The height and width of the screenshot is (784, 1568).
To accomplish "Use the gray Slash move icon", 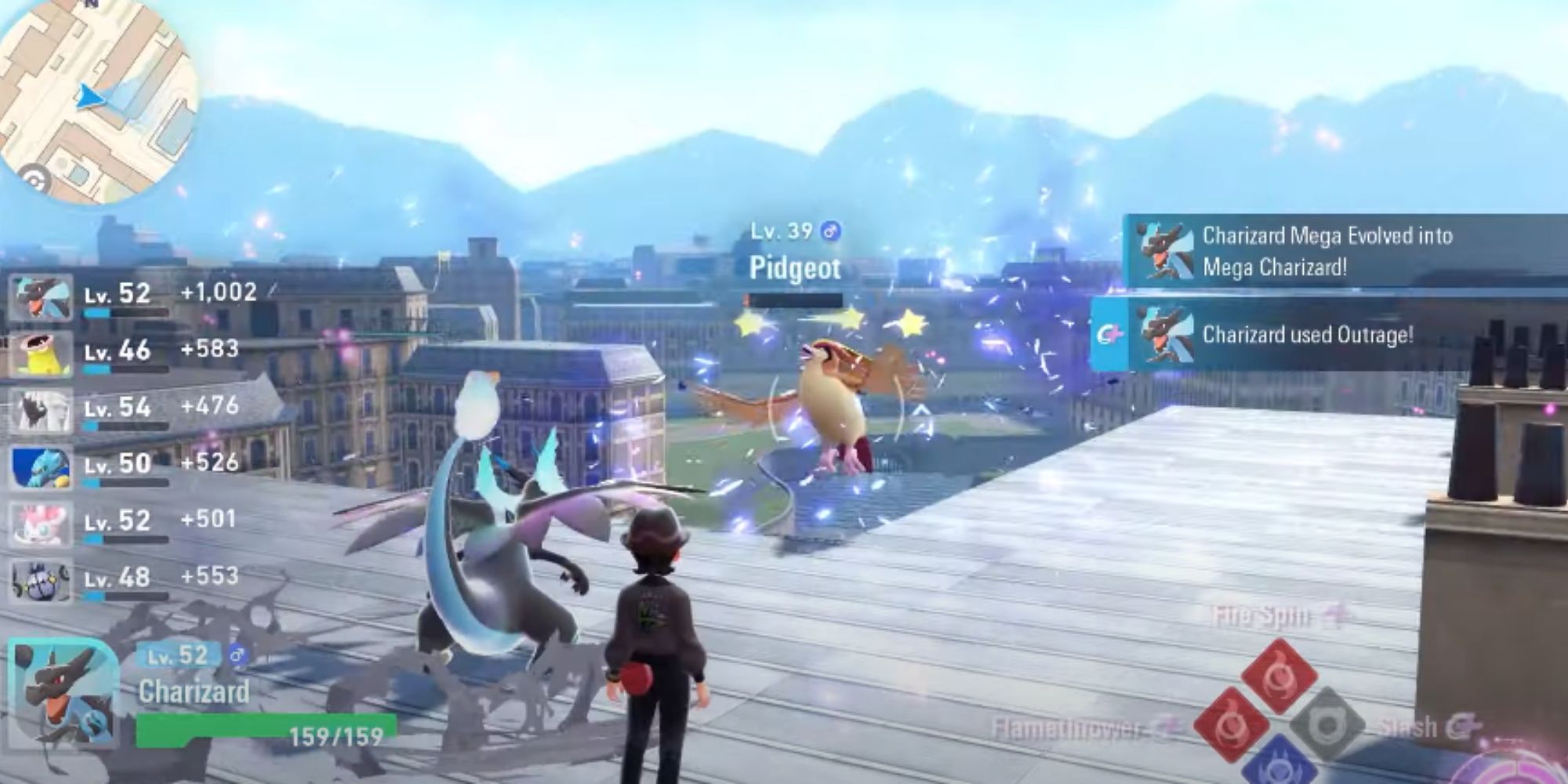I will pyautogui.click(x=1327, y=726).
